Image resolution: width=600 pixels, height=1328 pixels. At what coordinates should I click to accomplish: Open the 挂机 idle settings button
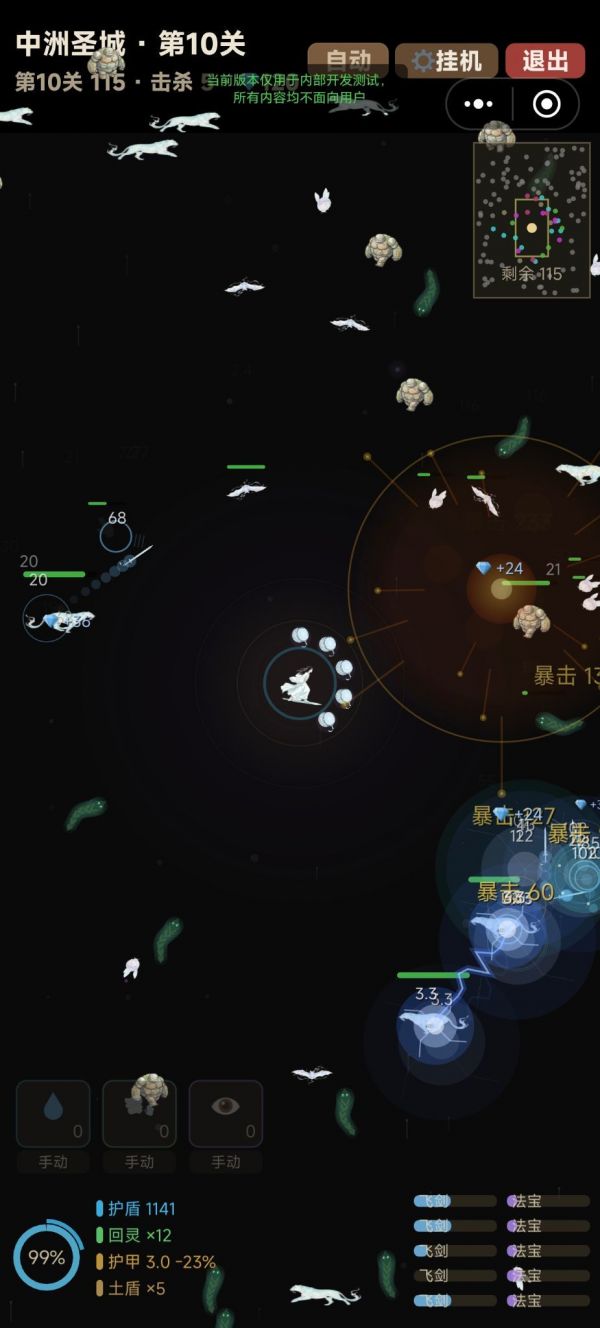point(446,60)
